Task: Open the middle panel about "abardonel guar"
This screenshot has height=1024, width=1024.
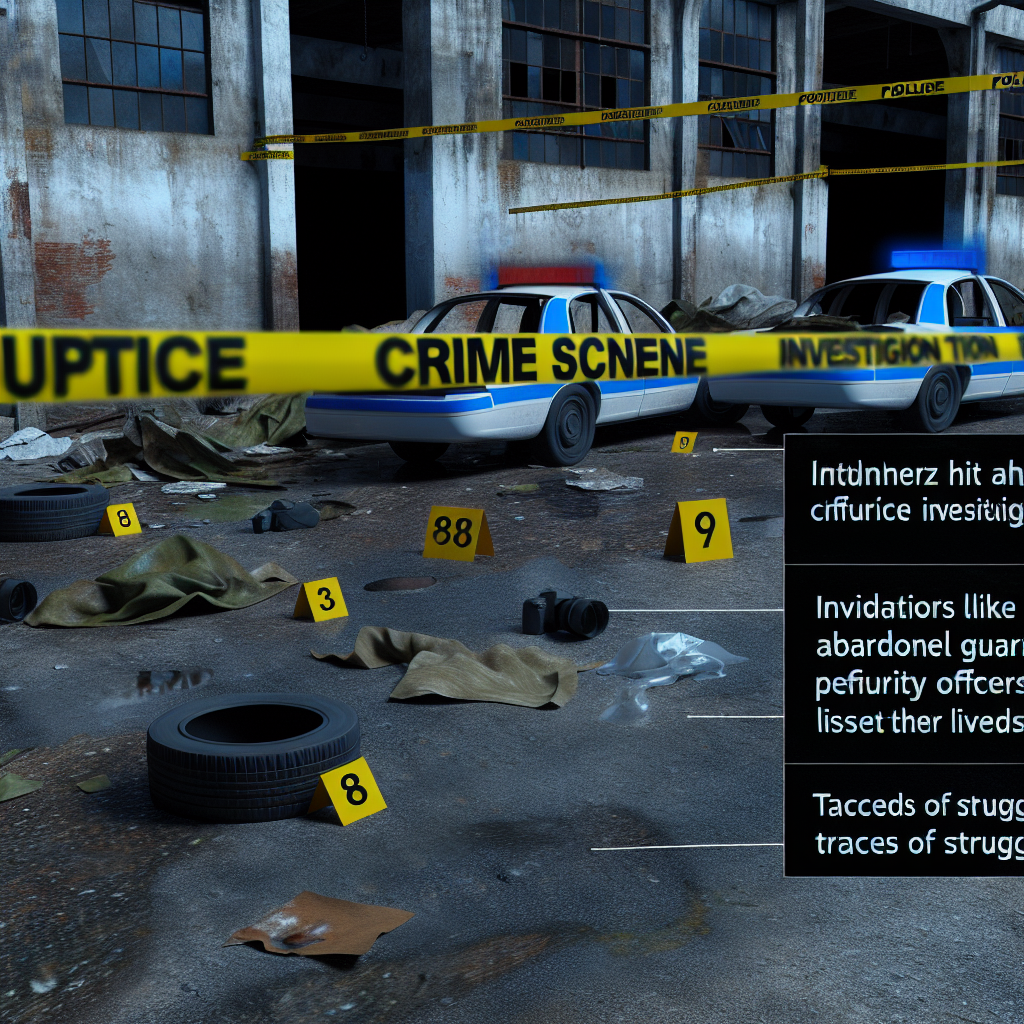Action: click(904, 664)
